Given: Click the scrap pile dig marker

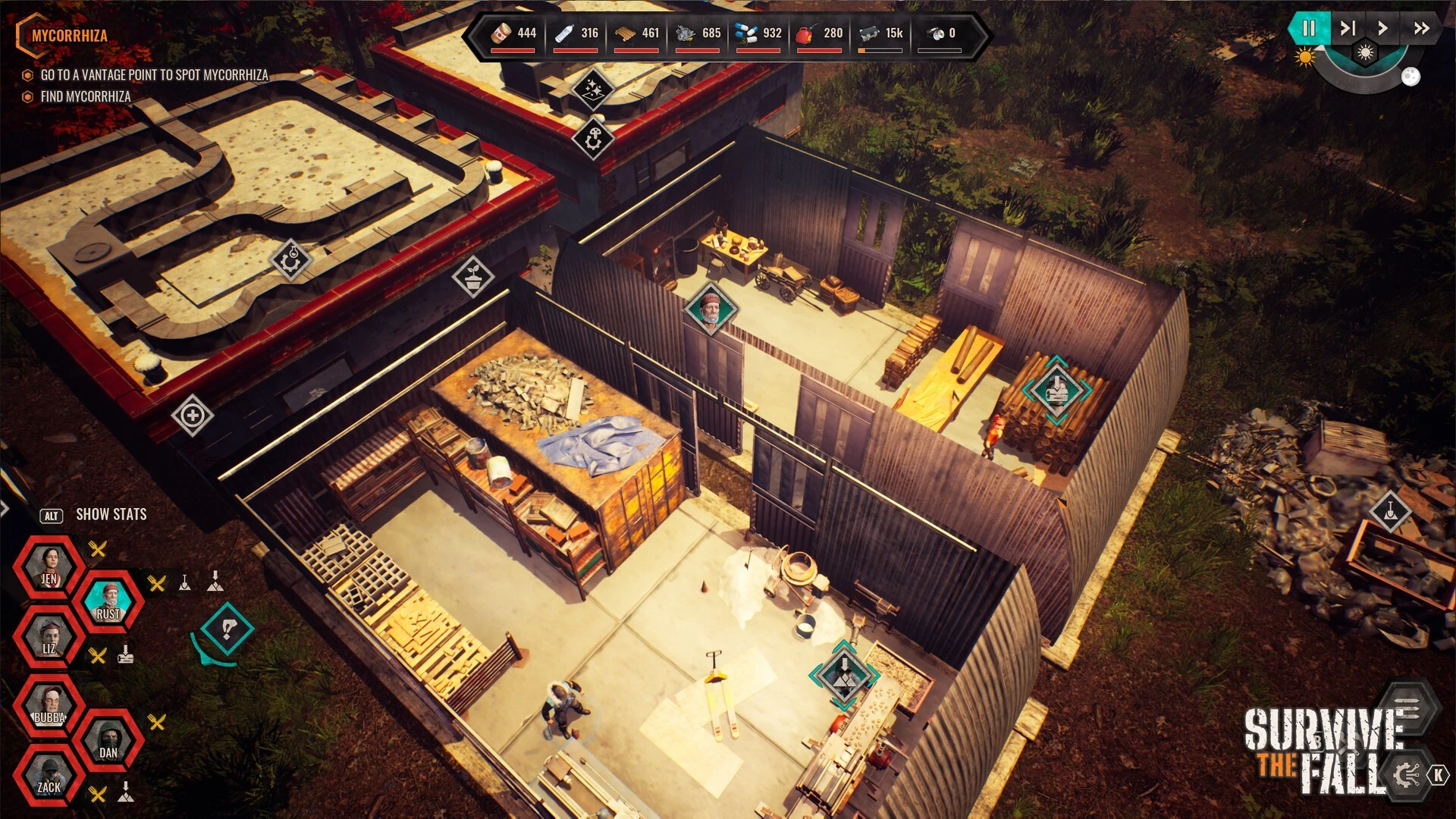Looking at the screenshot, I should coord(1390,511).
